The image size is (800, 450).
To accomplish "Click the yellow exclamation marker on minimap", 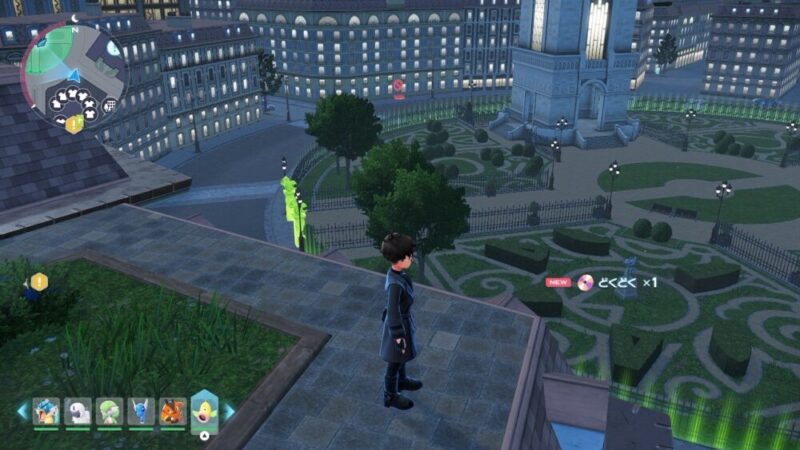I will [74, 124].
